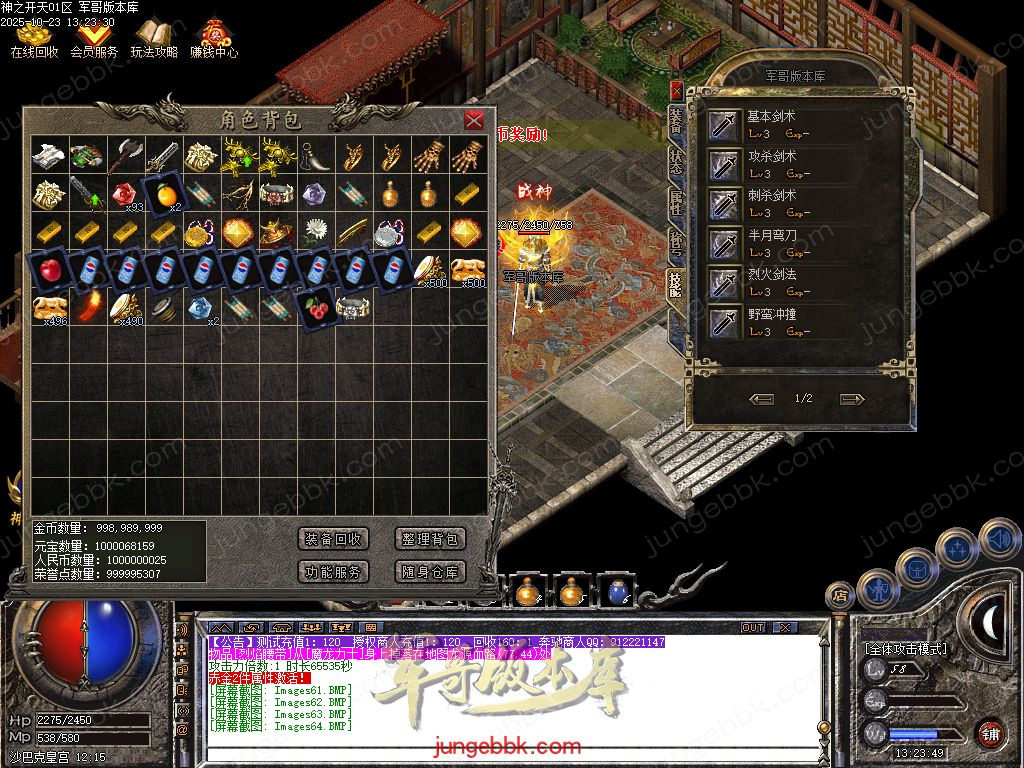1024x768 pixels.
Task: Select the 野蛮冲撞 skill entry
Action: click(x=770, y=322)
